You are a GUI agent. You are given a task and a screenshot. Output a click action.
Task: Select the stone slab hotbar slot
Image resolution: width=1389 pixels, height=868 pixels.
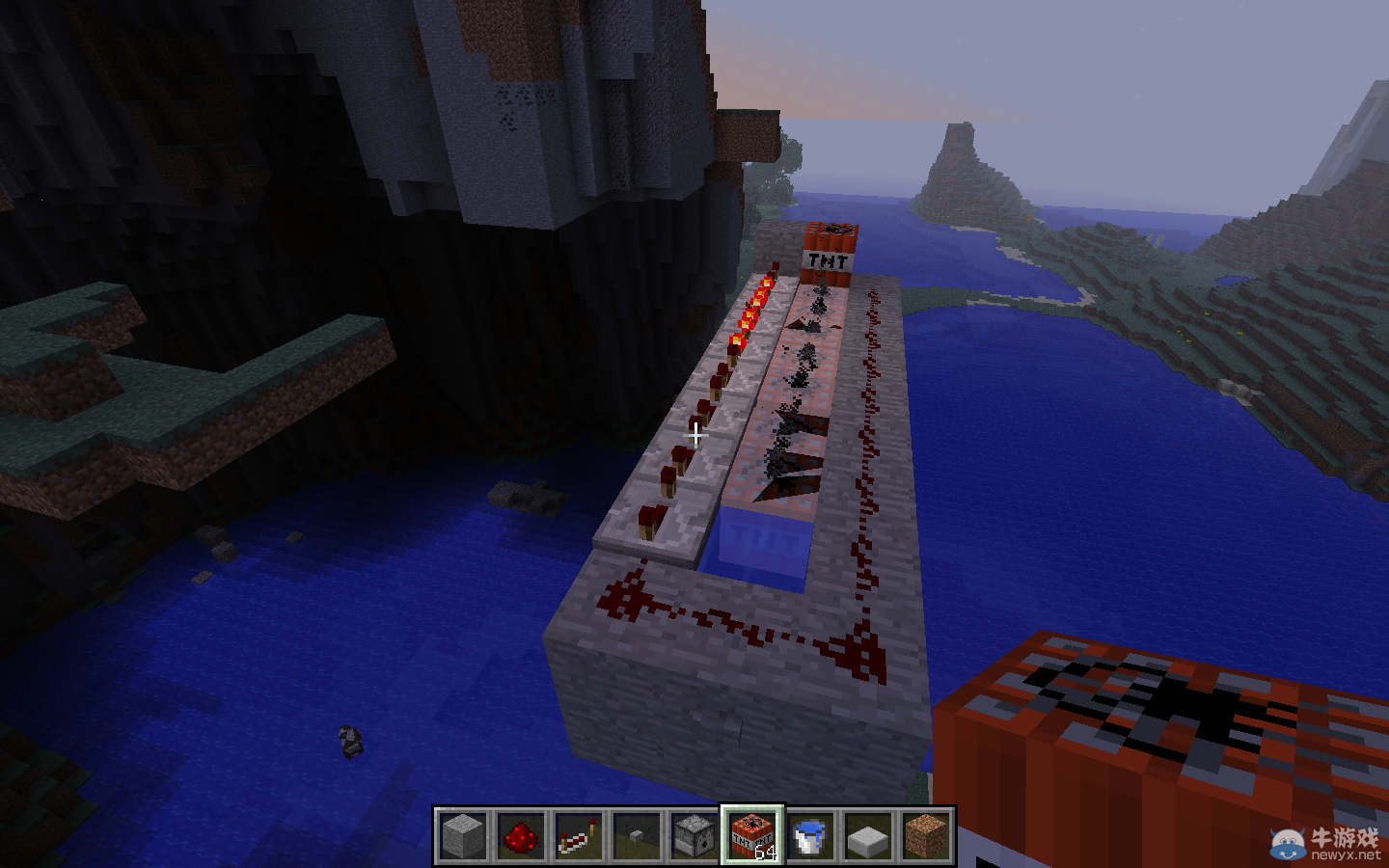point(868,835)
